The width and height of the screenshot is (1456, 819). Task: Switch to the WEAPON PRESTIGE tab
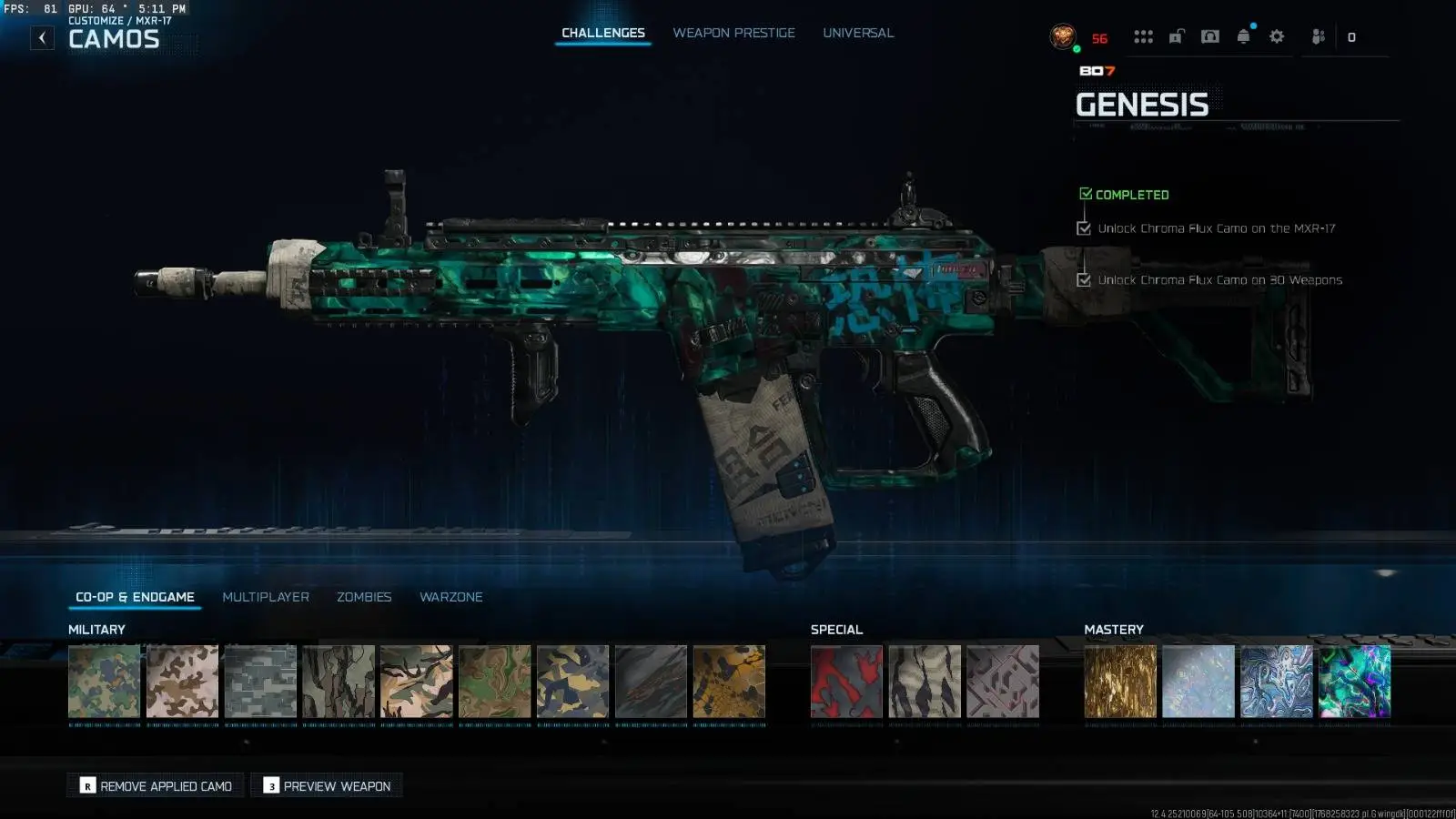coord(733,32)
